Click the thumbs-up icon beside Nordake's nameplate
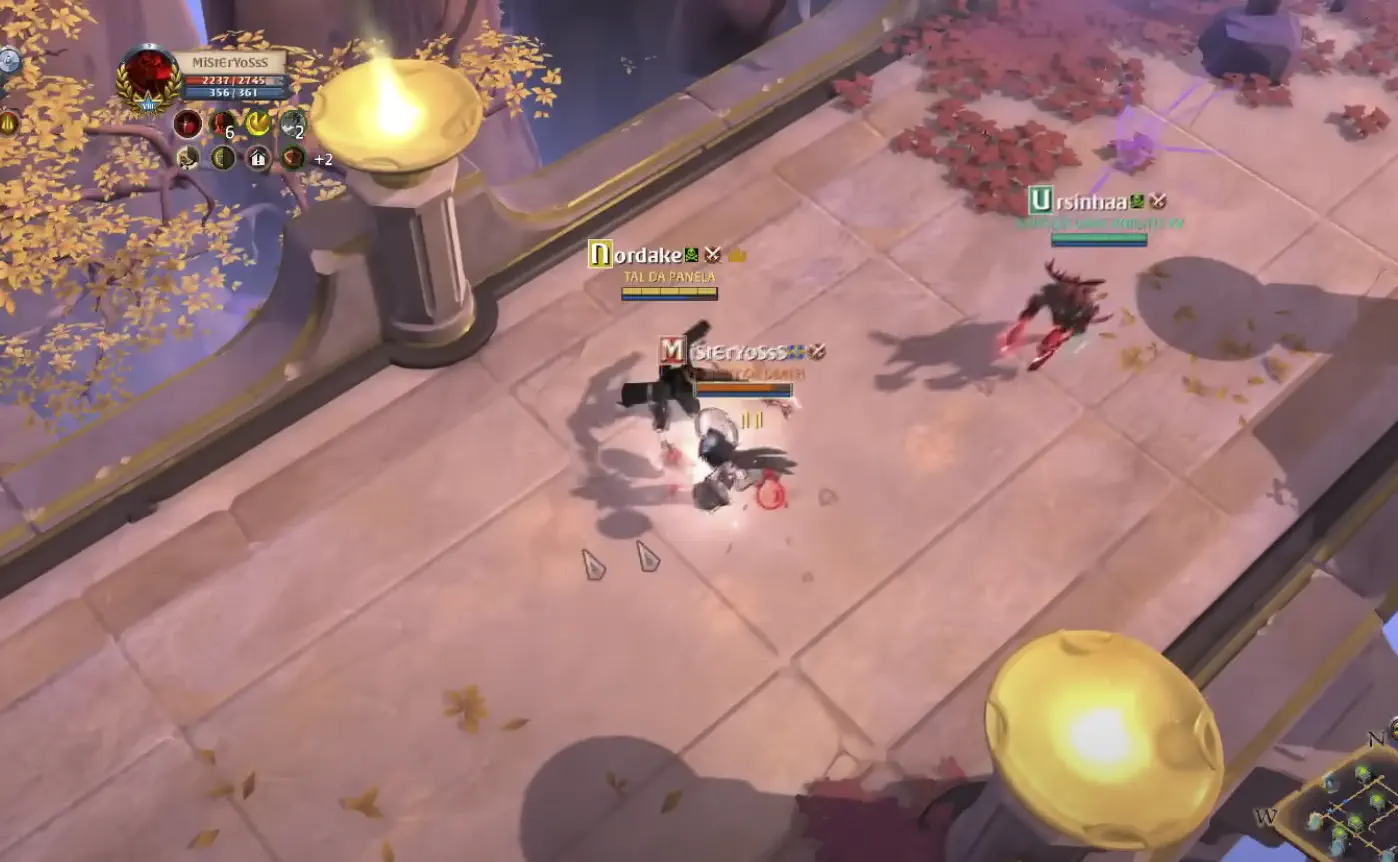This screenshot has width=1398, height=862. click(736, 254)
